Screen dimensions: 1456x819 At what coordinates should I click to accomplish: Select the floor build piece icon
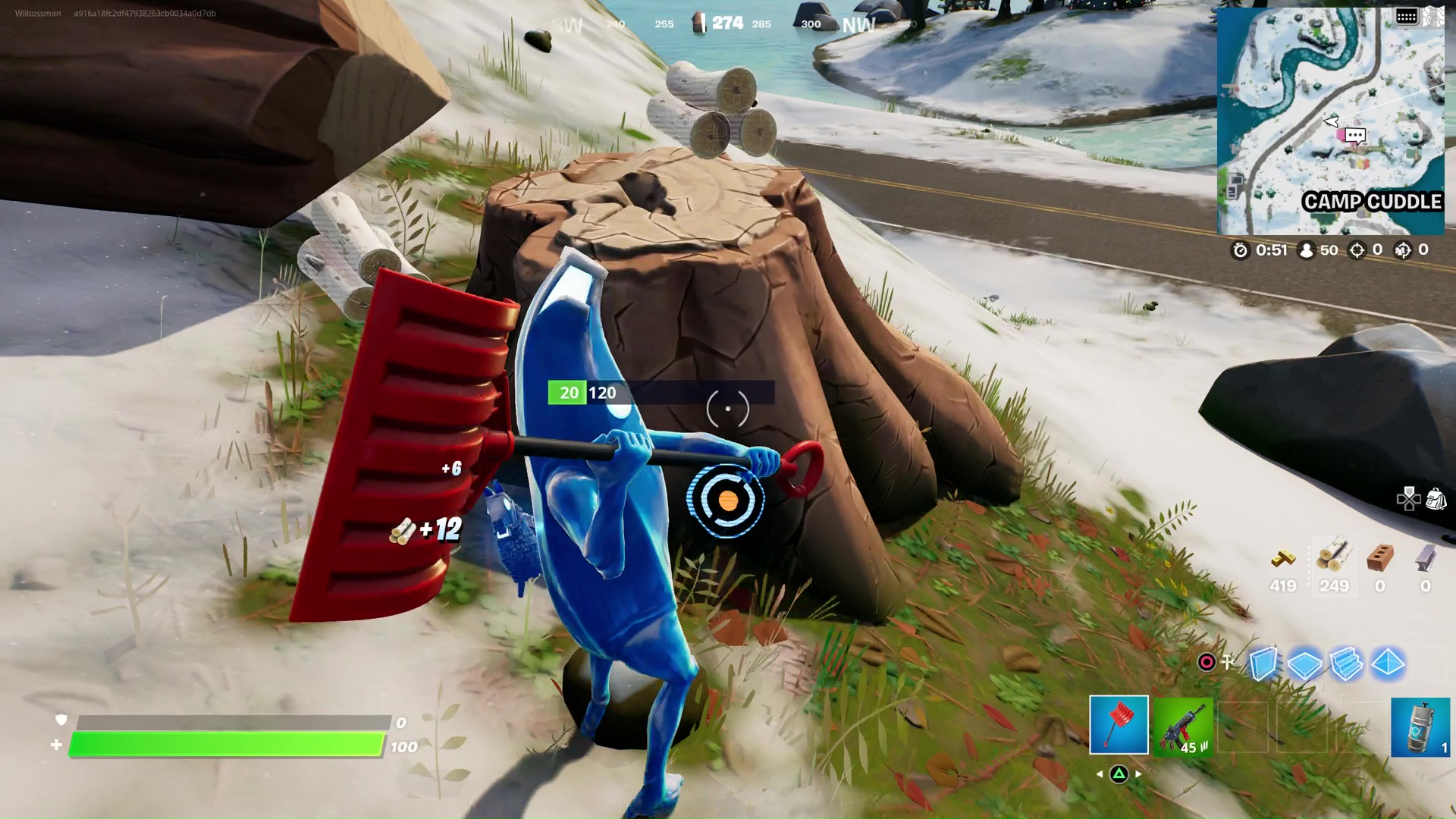tap(1304, 663)
